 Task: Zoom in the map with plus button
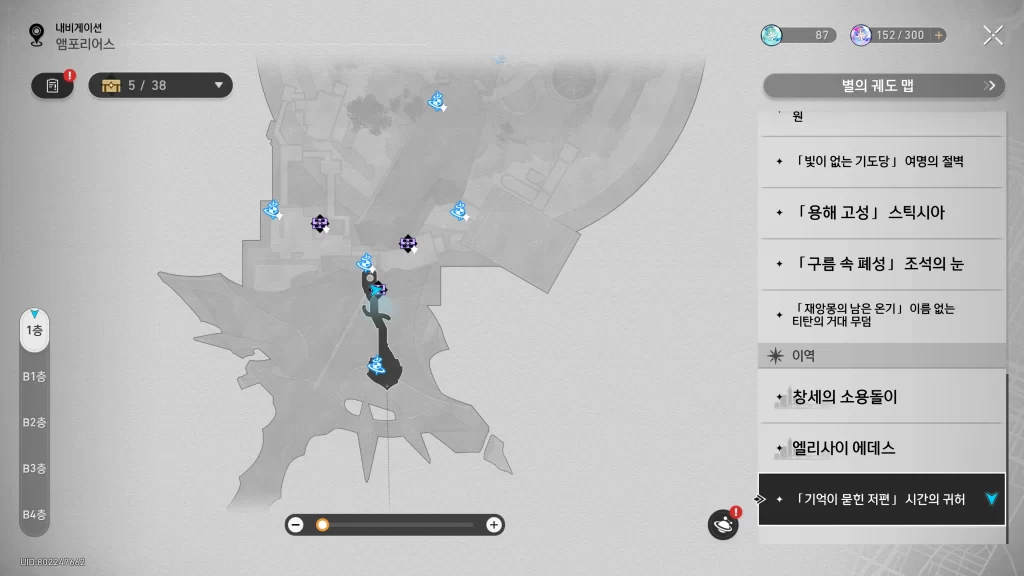493,524
